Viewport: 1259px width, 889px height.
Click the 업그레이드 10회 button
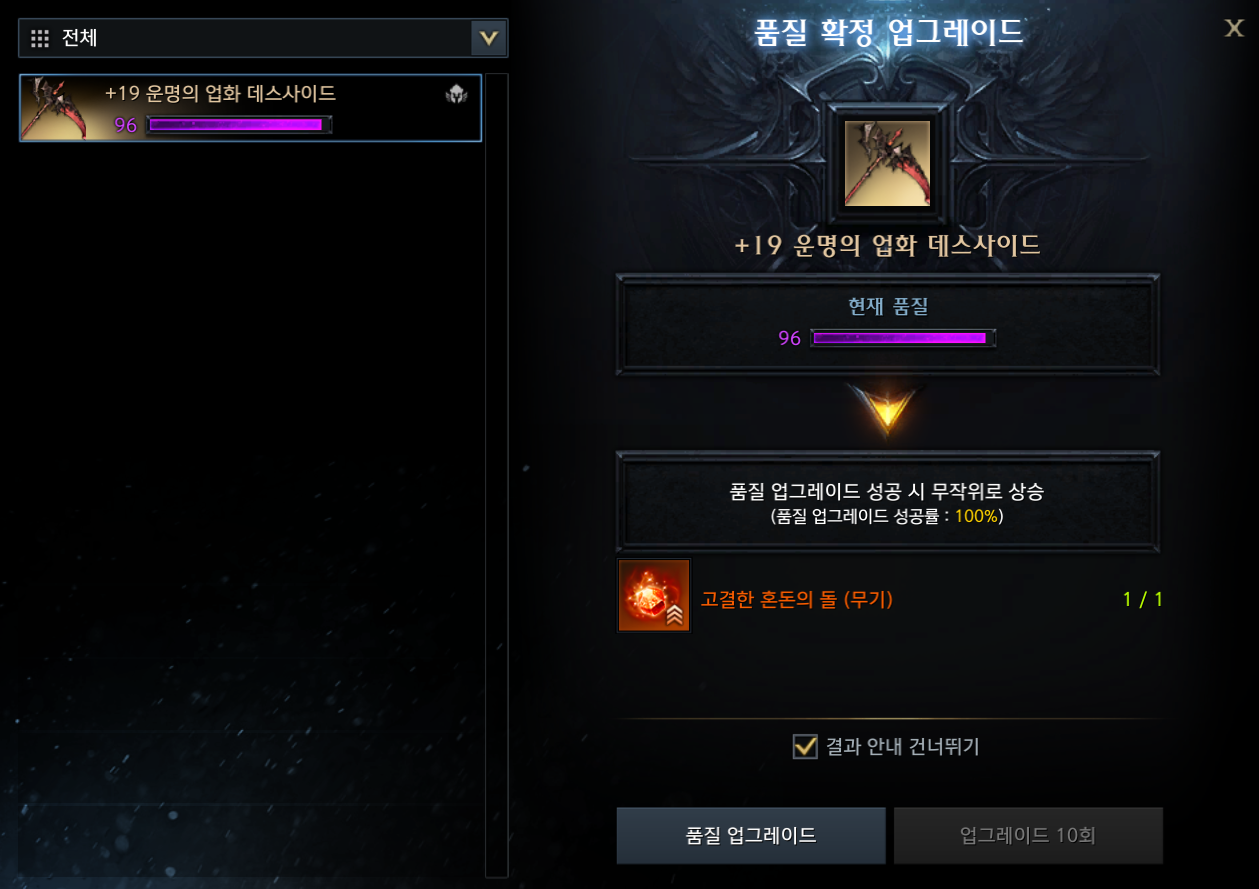pyautogui.click(x=1028, y=835)
